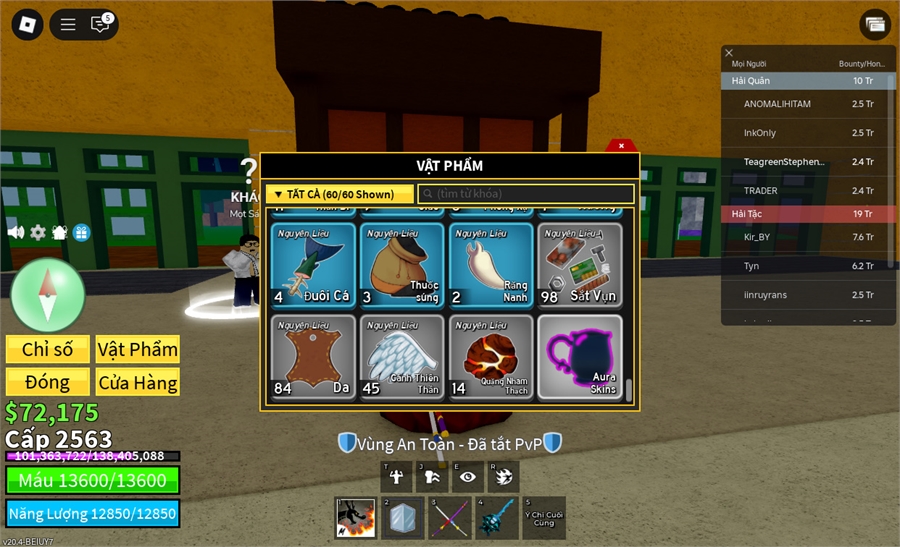The width and height of the screenshot is (900, 547).
Task: Choose the Cánh Thiên Thần wings slot
Action: [402, 357]
